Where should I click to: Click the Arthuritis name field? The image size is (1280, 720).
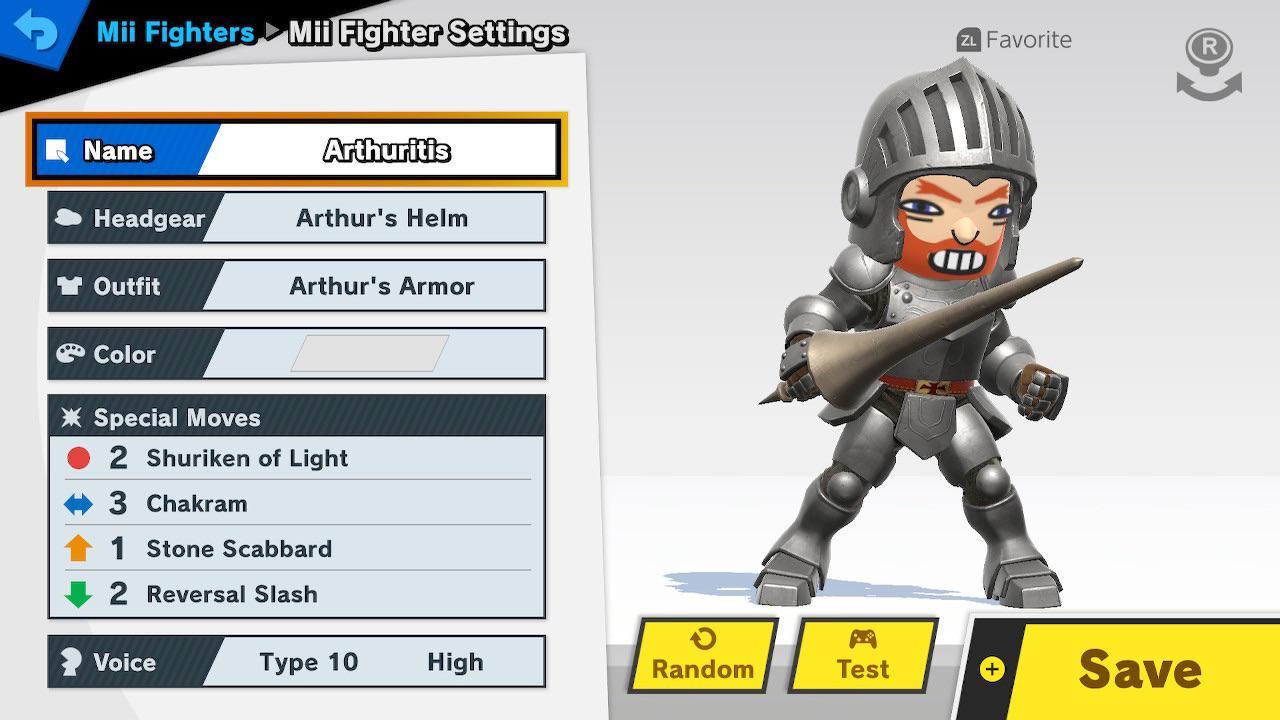pos(390,150)
